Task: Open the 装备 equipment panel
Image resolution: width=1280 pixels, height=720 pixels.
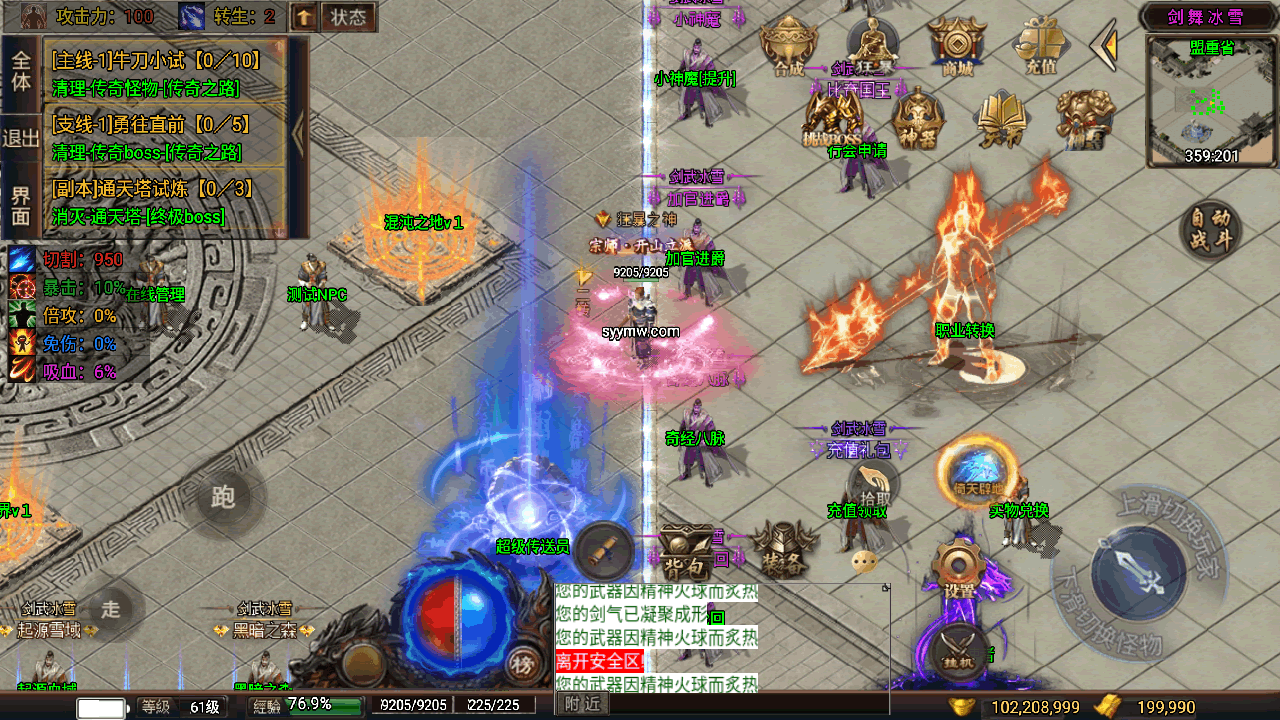Action: click(780, 548)
